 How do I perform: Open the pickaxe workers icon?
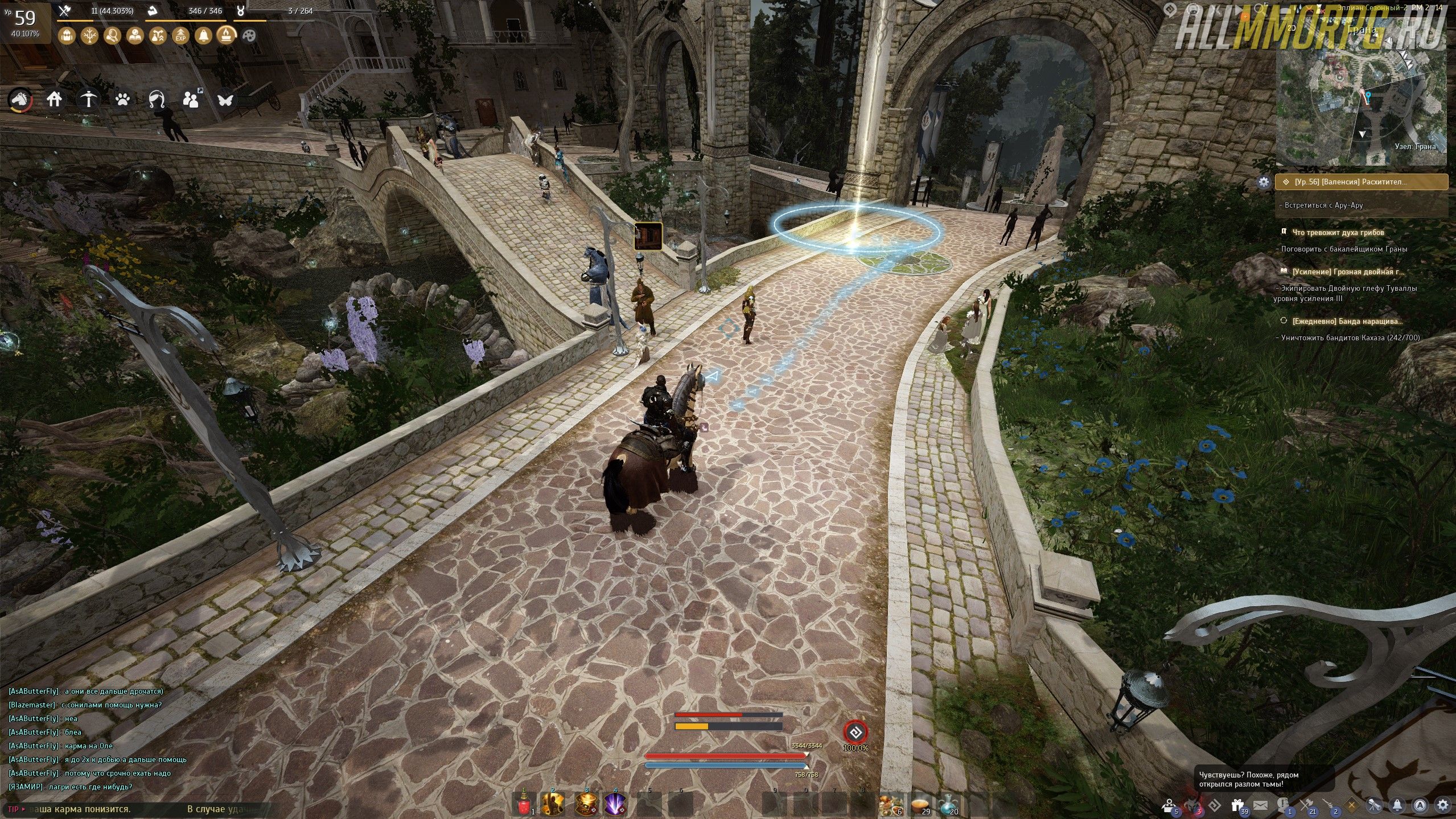click(88, 100)
